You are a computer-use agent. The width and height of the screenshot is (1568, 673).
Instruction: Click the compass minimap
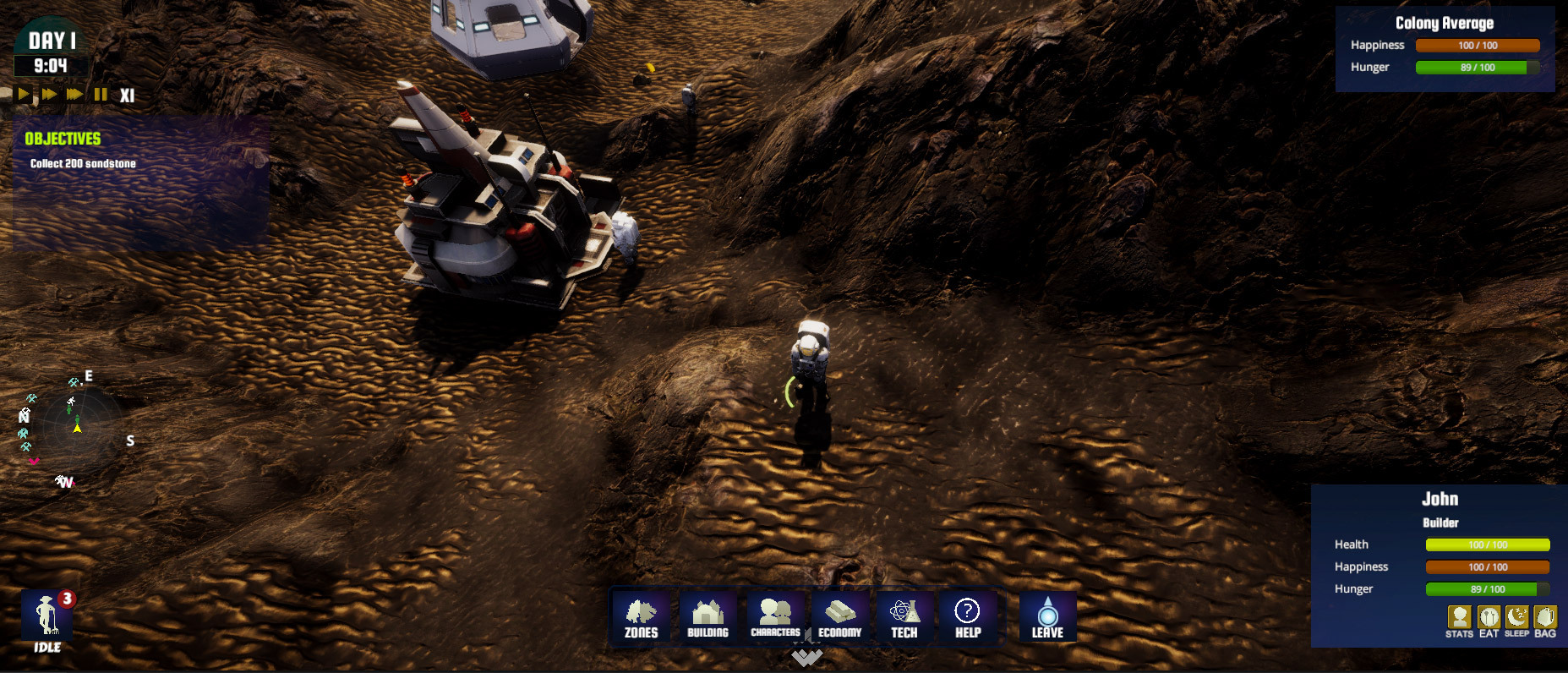tap(77, 429)
